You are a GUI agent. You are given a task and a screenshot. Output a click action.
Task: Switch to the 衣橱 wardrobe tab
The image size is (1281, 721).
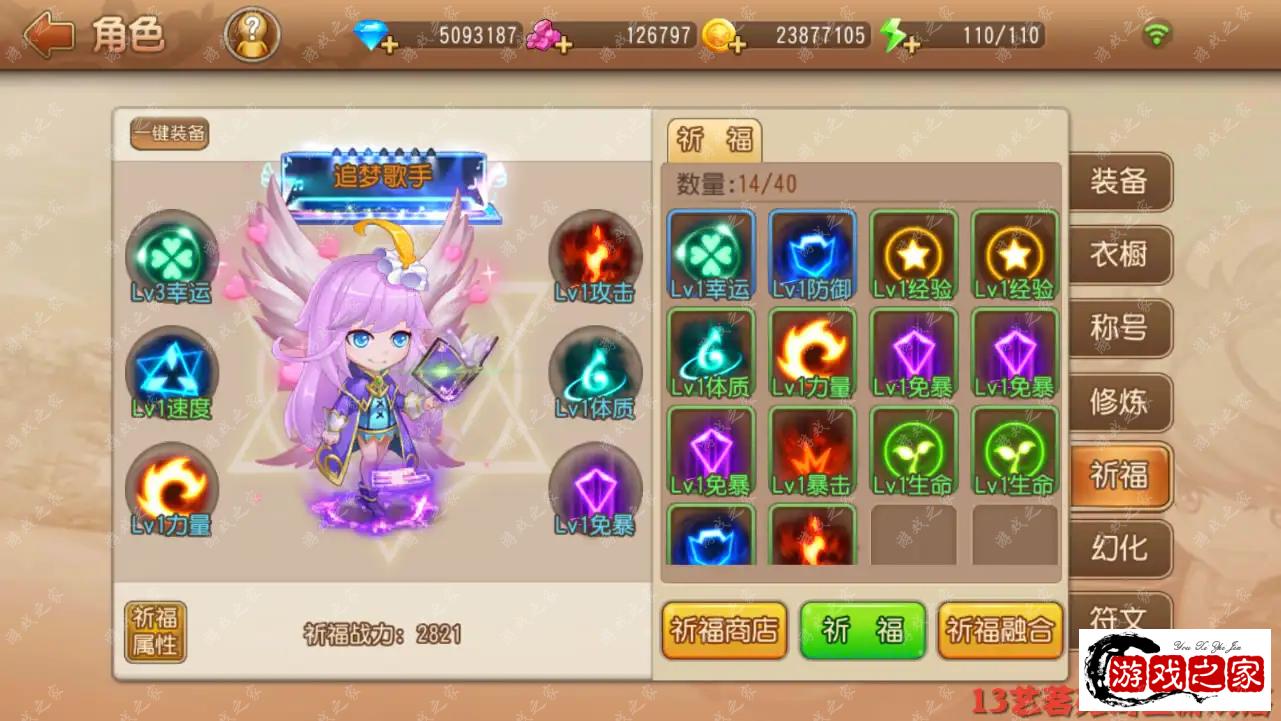(1118, 255)
